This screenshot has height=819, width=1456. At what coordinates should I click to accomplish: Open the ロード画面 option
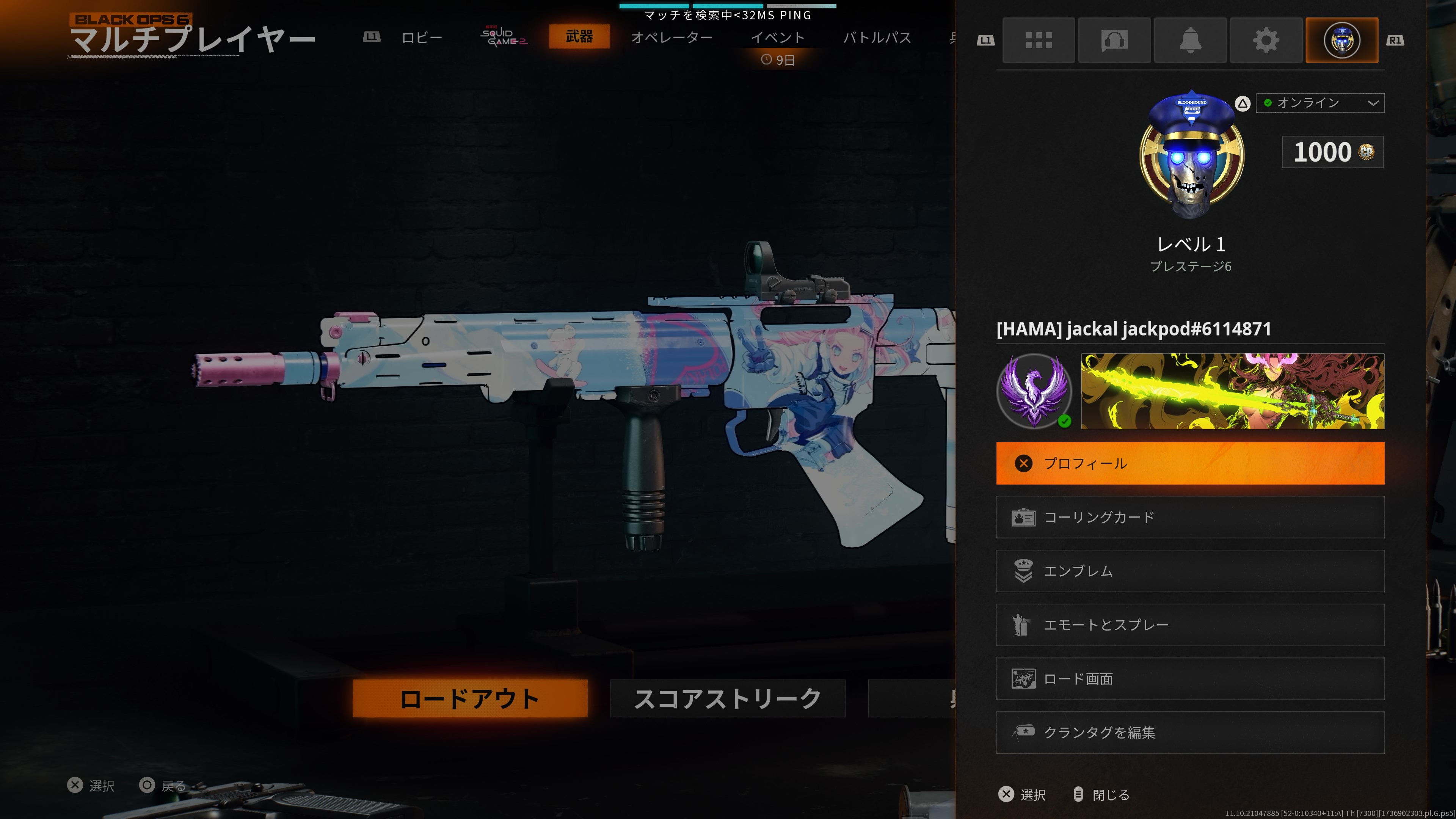tap(1190, 678)
